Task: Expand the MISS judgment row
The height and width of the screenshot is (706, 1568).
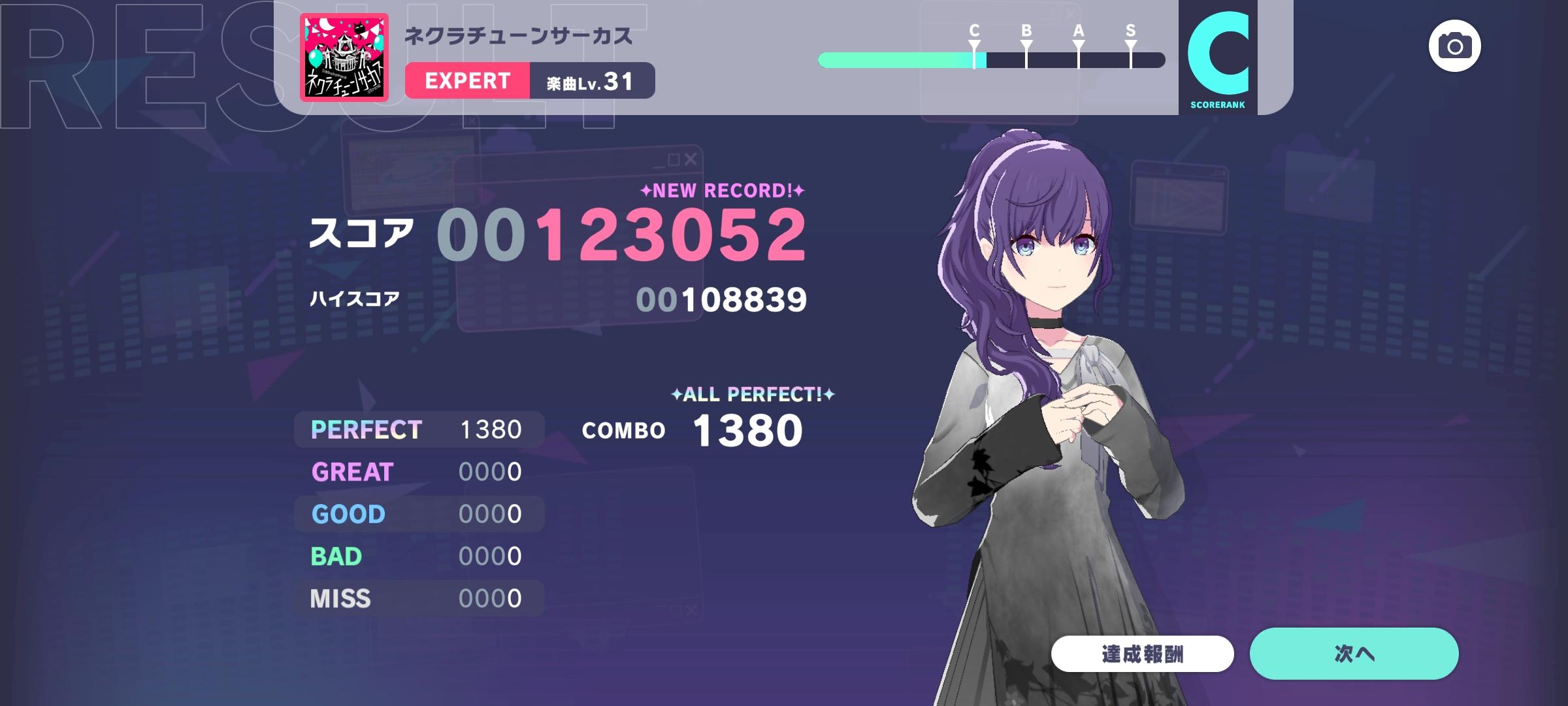Action: [418, 597]
